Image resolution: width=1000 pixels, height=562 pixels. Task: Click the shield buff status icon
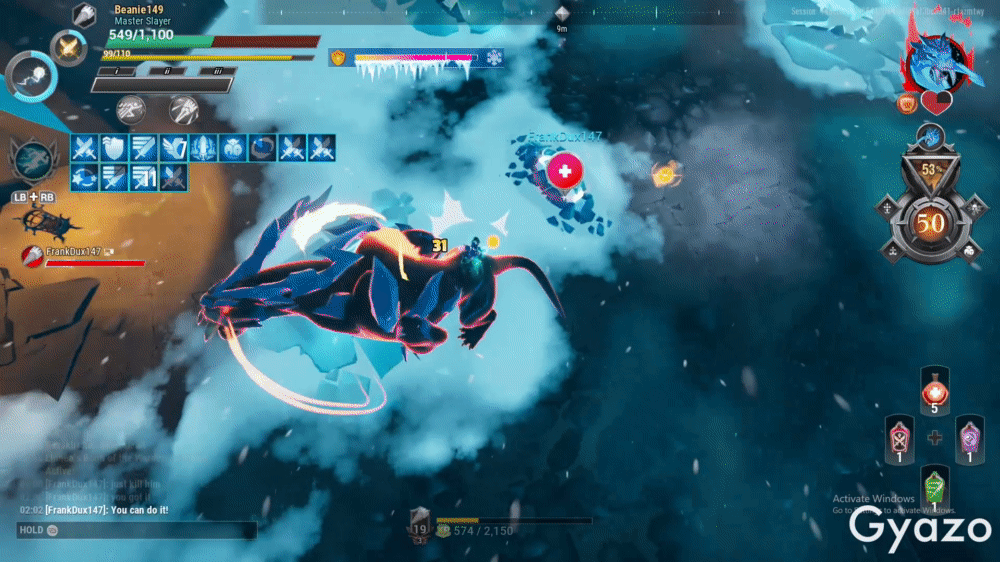click(x=114, y=148)
